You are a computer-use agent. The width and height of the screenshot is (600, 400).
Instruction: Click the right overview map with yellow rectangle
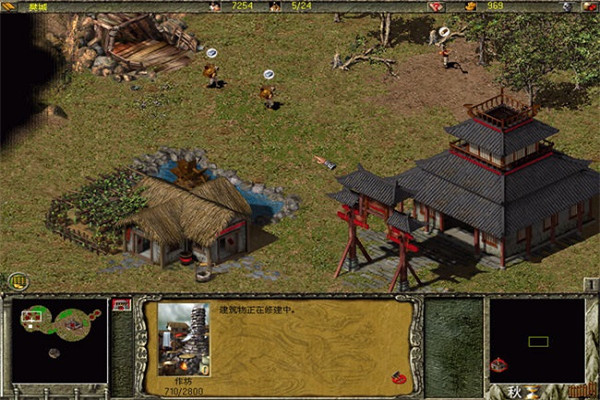coord(537,341)
